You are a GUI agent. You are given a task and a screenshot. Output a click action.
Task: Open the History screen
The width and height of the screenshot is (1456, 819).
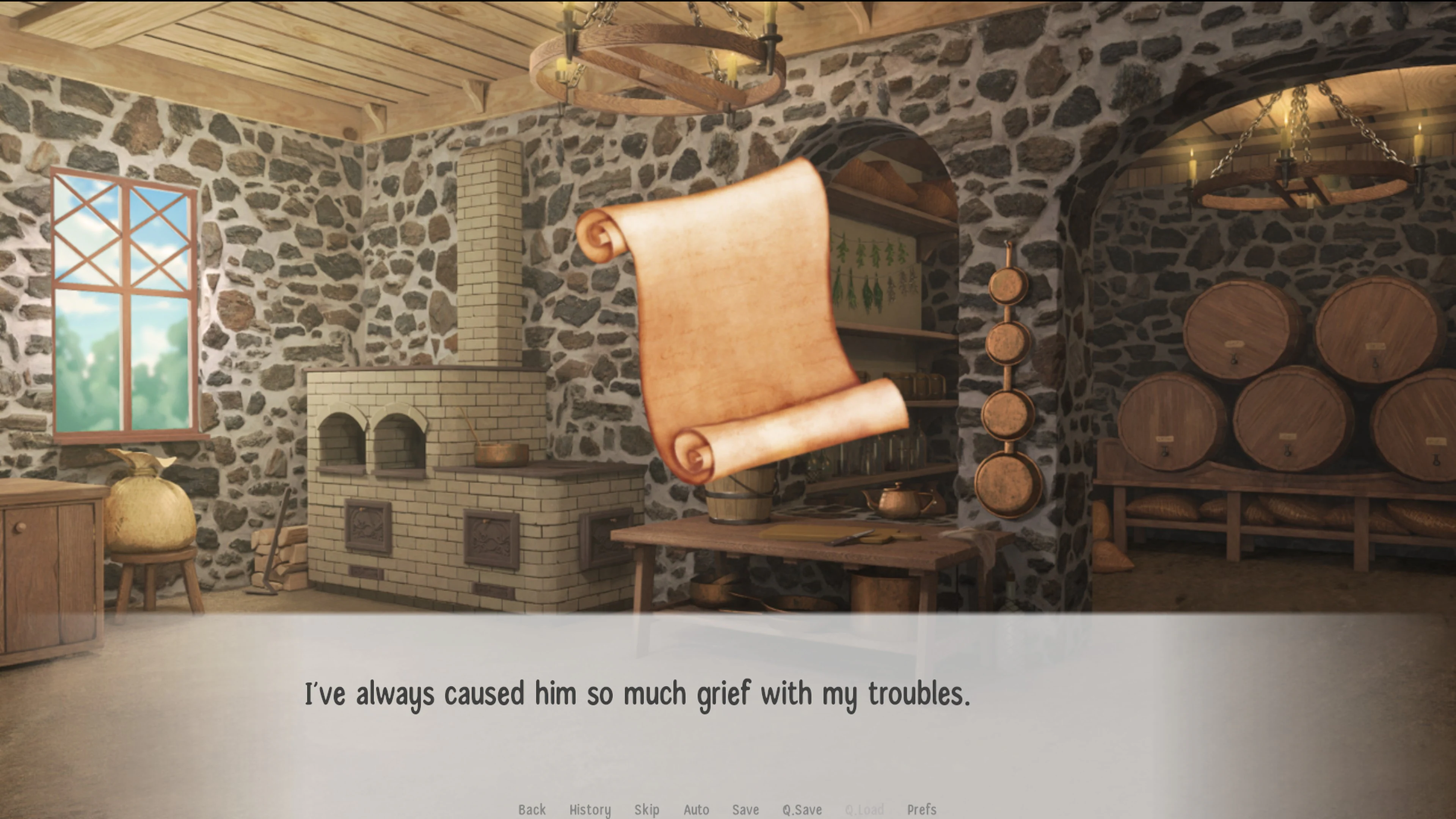[x=590, y=810]
